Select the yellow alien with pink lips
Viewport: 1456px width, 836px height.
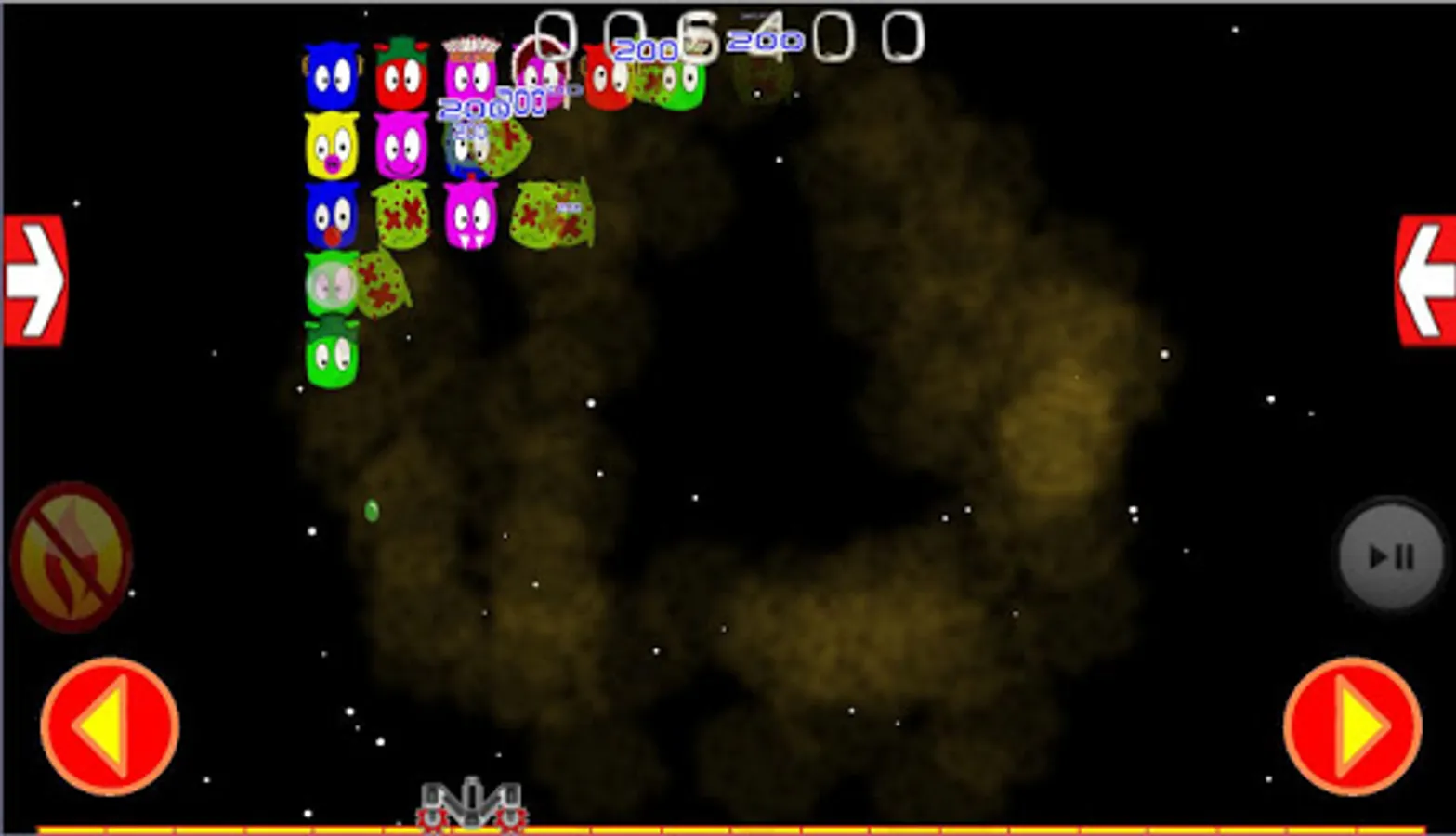click(x=332, y=144)
